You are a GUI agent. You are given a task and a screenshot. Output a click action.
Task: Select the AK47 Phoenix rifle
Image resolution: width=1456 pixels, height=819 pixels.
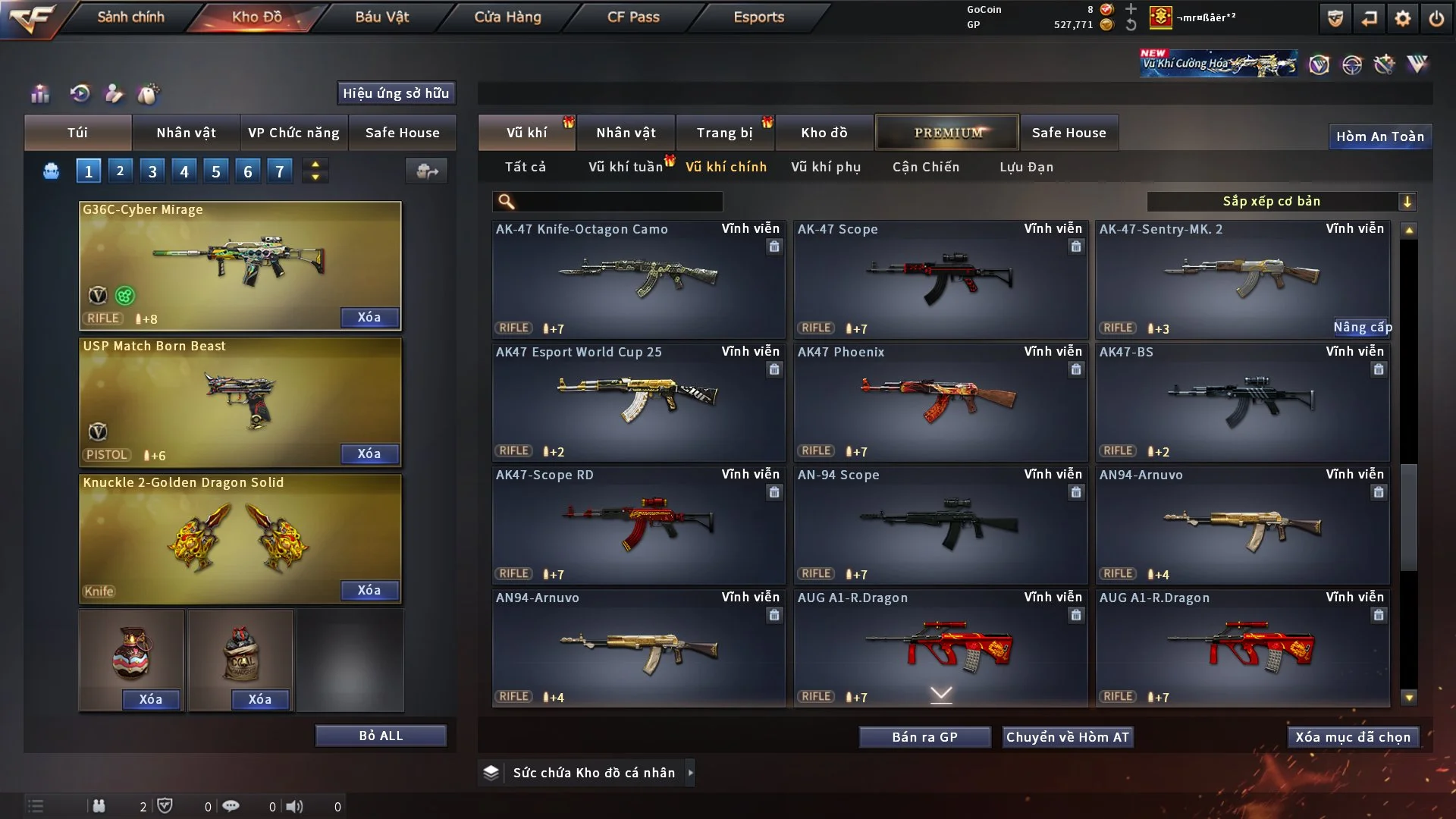point(940,402)
